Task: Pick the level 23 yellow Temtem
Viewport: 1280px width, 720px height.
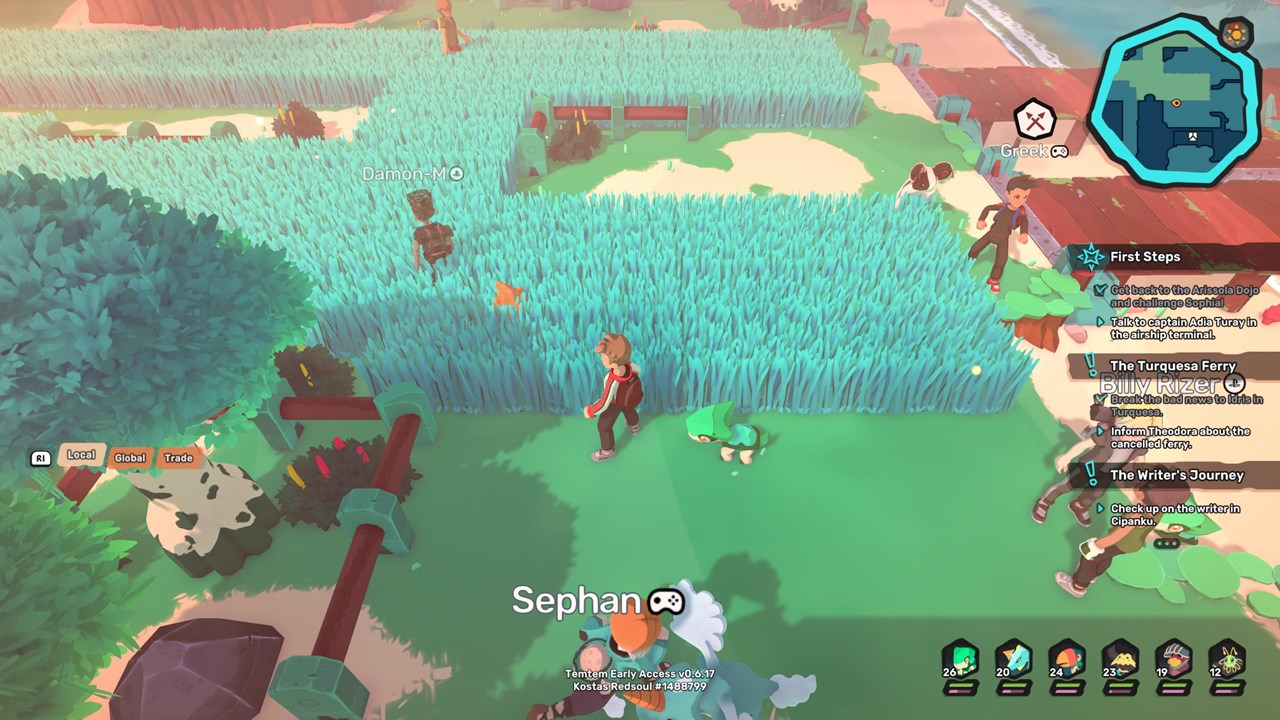Action: [x=1120, y=661]
